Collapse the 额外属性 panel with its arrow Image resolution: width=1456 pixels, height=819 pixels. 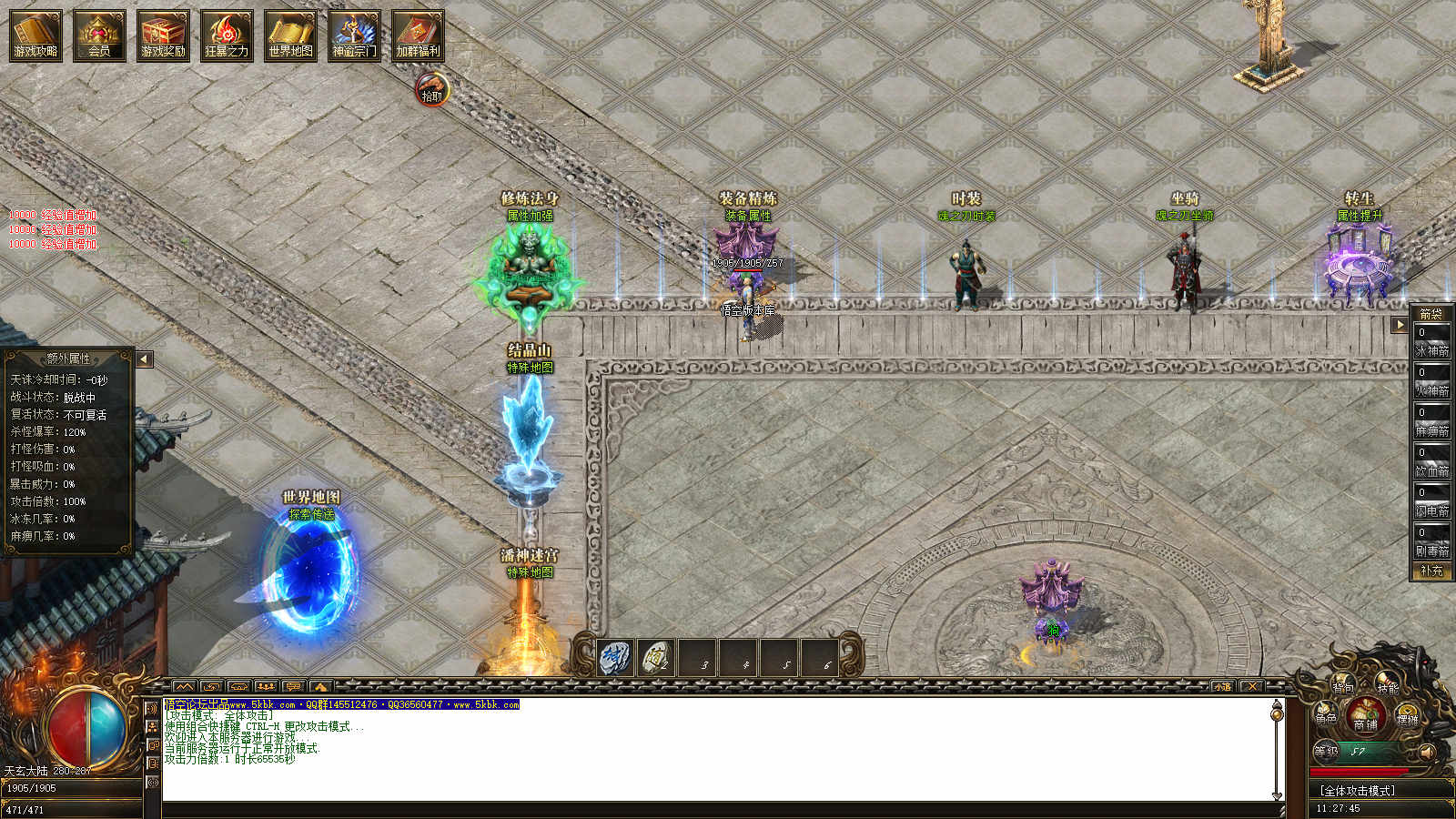144,359
